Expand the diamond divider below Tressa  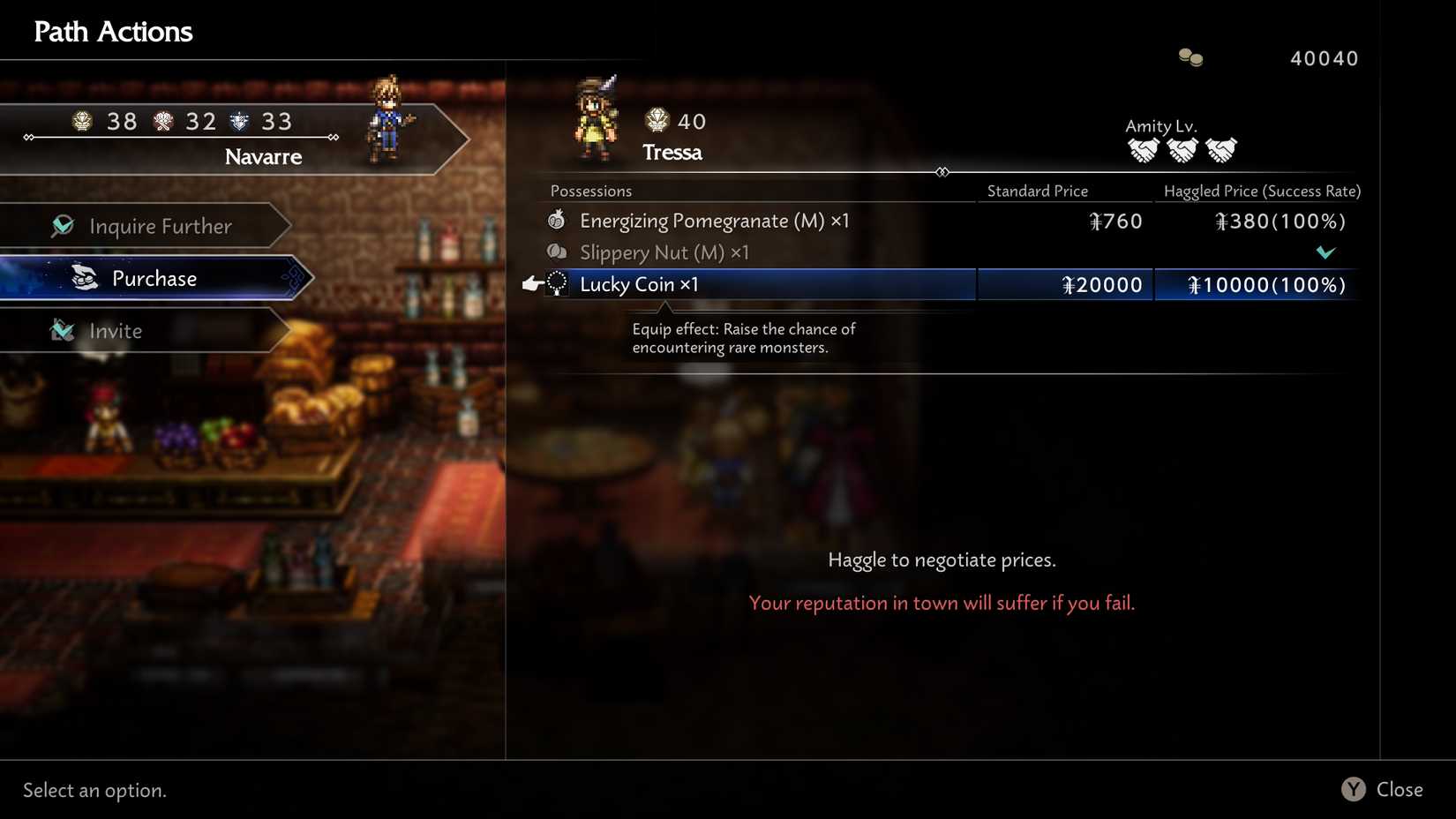tap(944, 172)
